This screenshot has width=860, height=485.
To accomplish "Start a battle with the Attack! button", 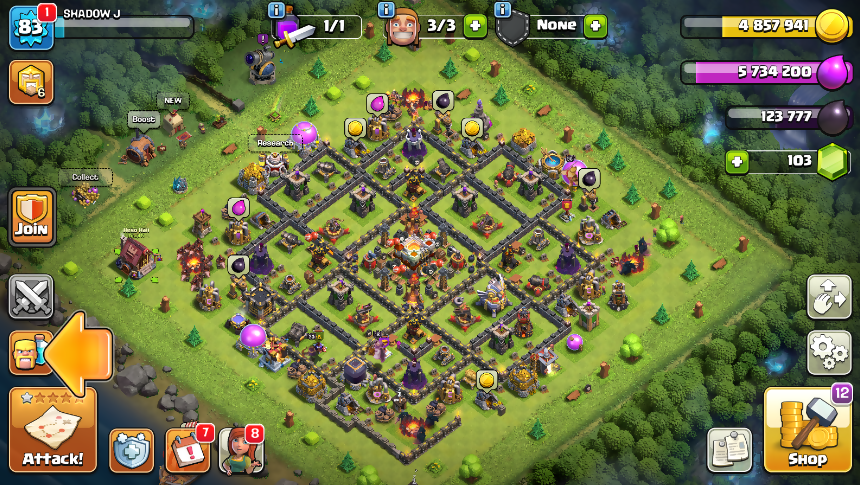I will pos(53,430).
